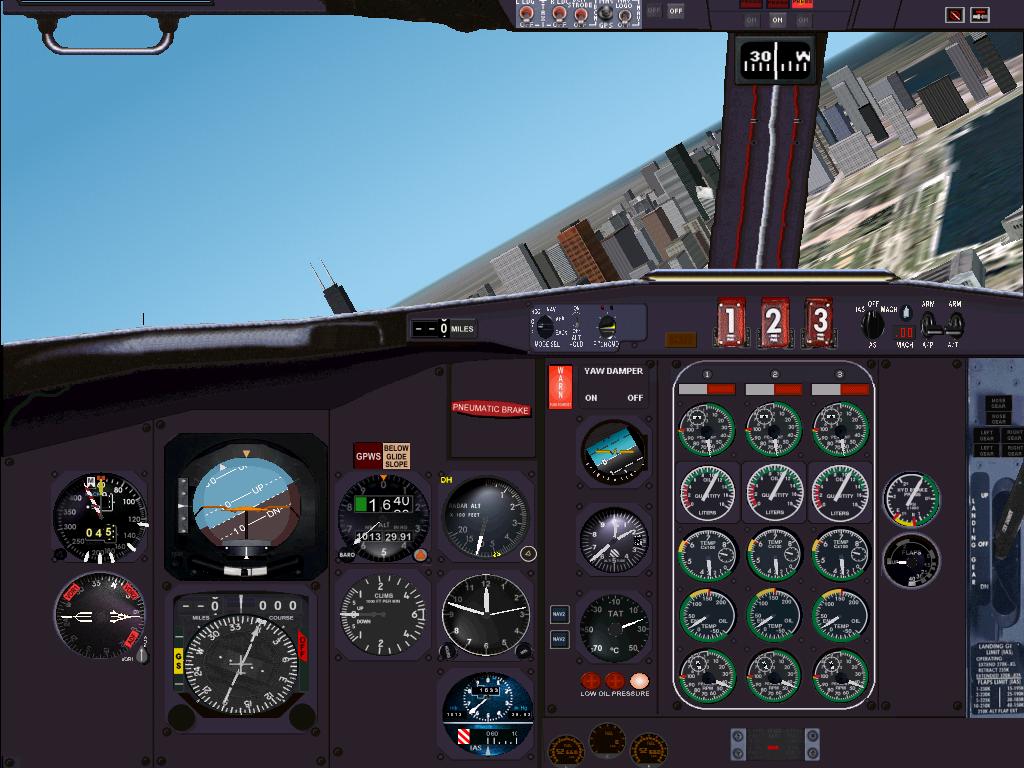Flip the overhead STROBE light switch

[581, 14]
